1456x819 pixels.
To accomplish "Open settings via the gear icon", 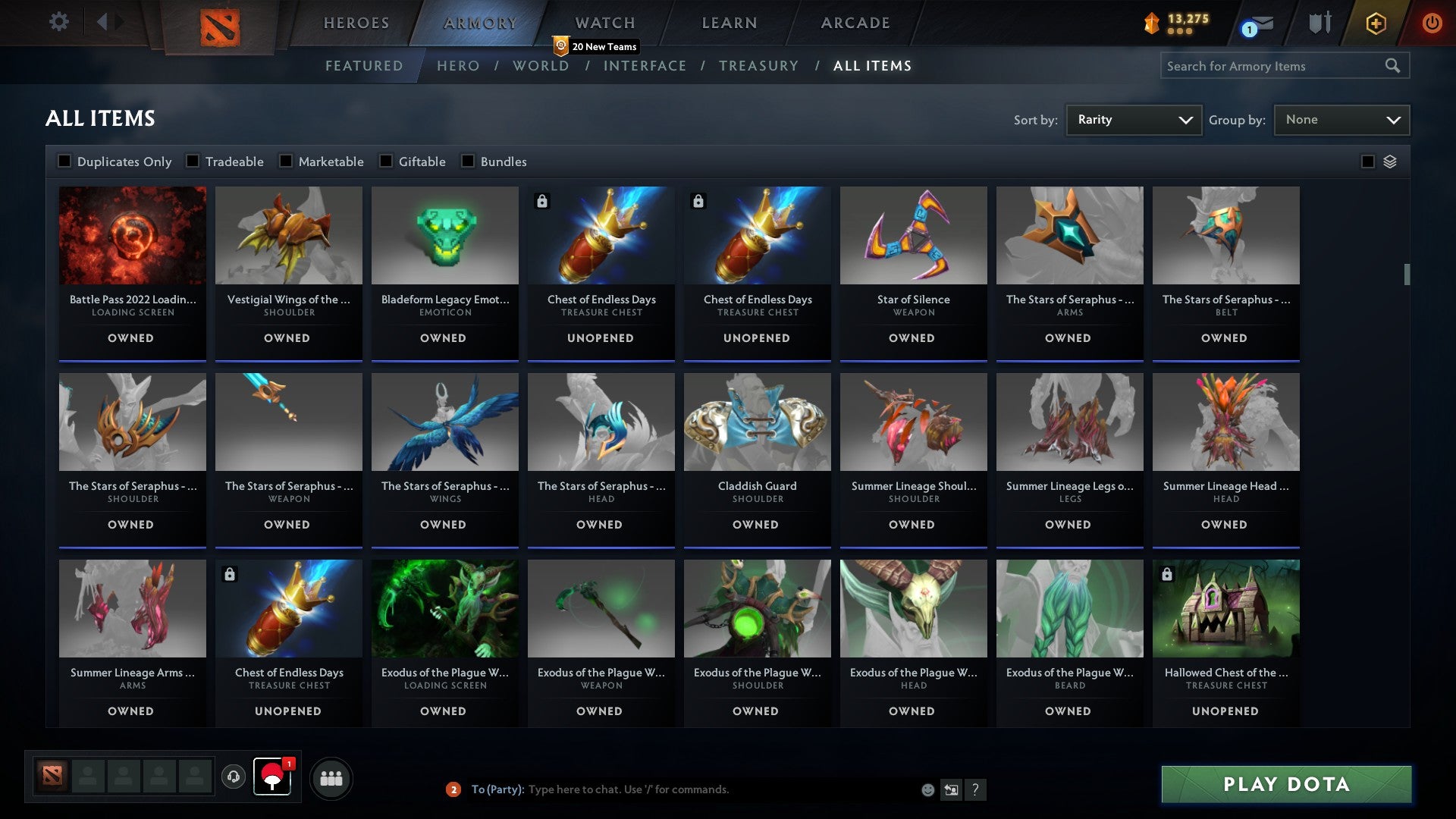I will [x=59, y=21].
